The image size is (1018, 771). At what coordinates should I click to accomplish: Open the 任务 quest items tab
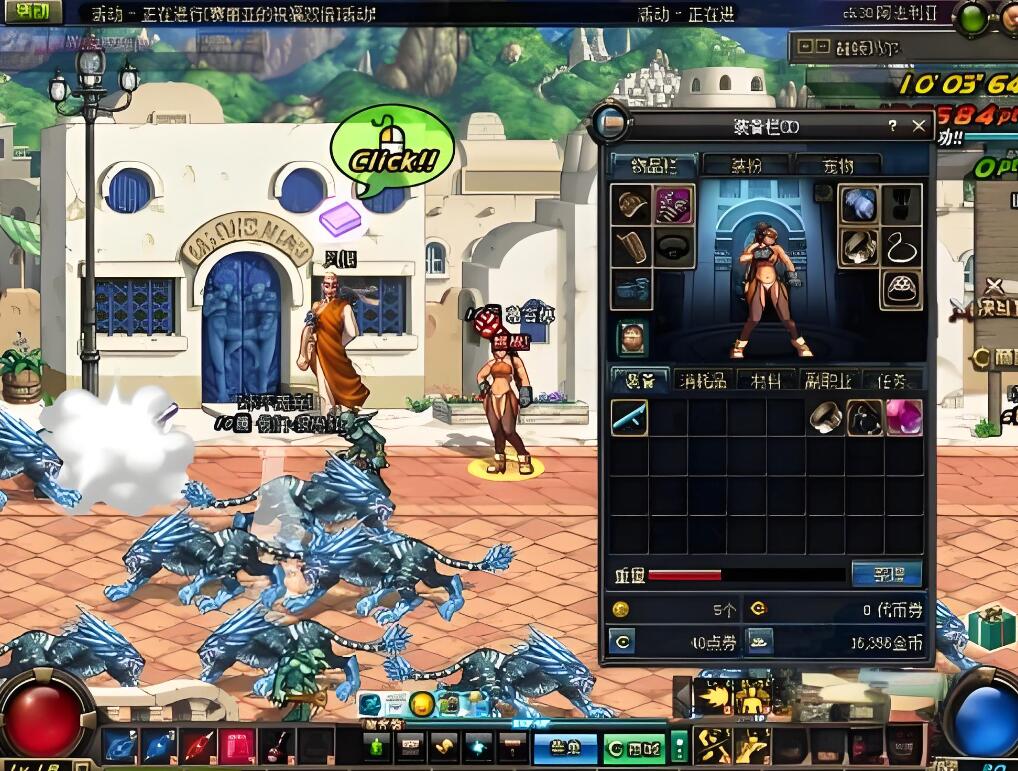(x=892, y=380)
